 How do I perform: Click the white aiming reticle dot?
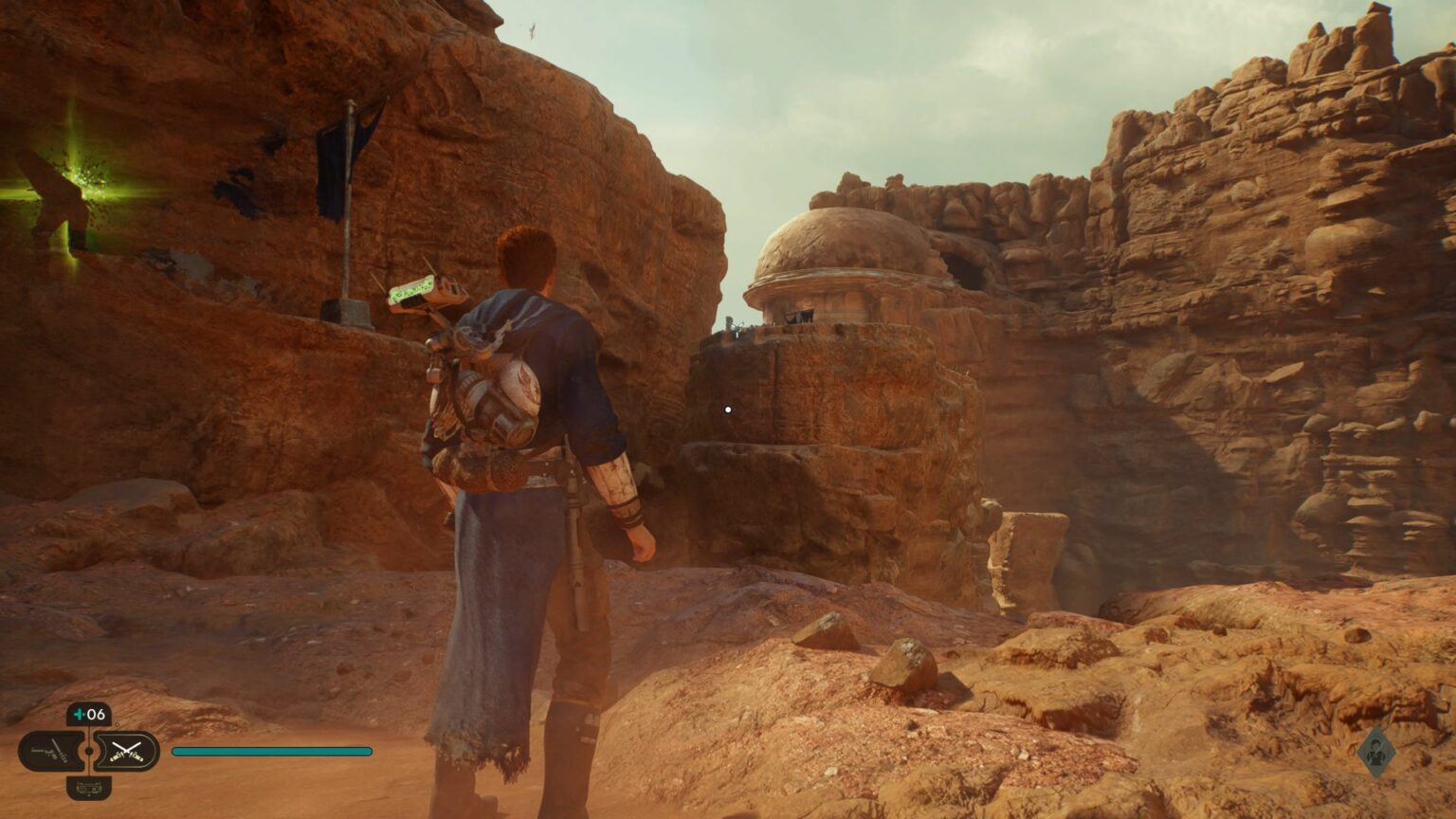point(727,409)
